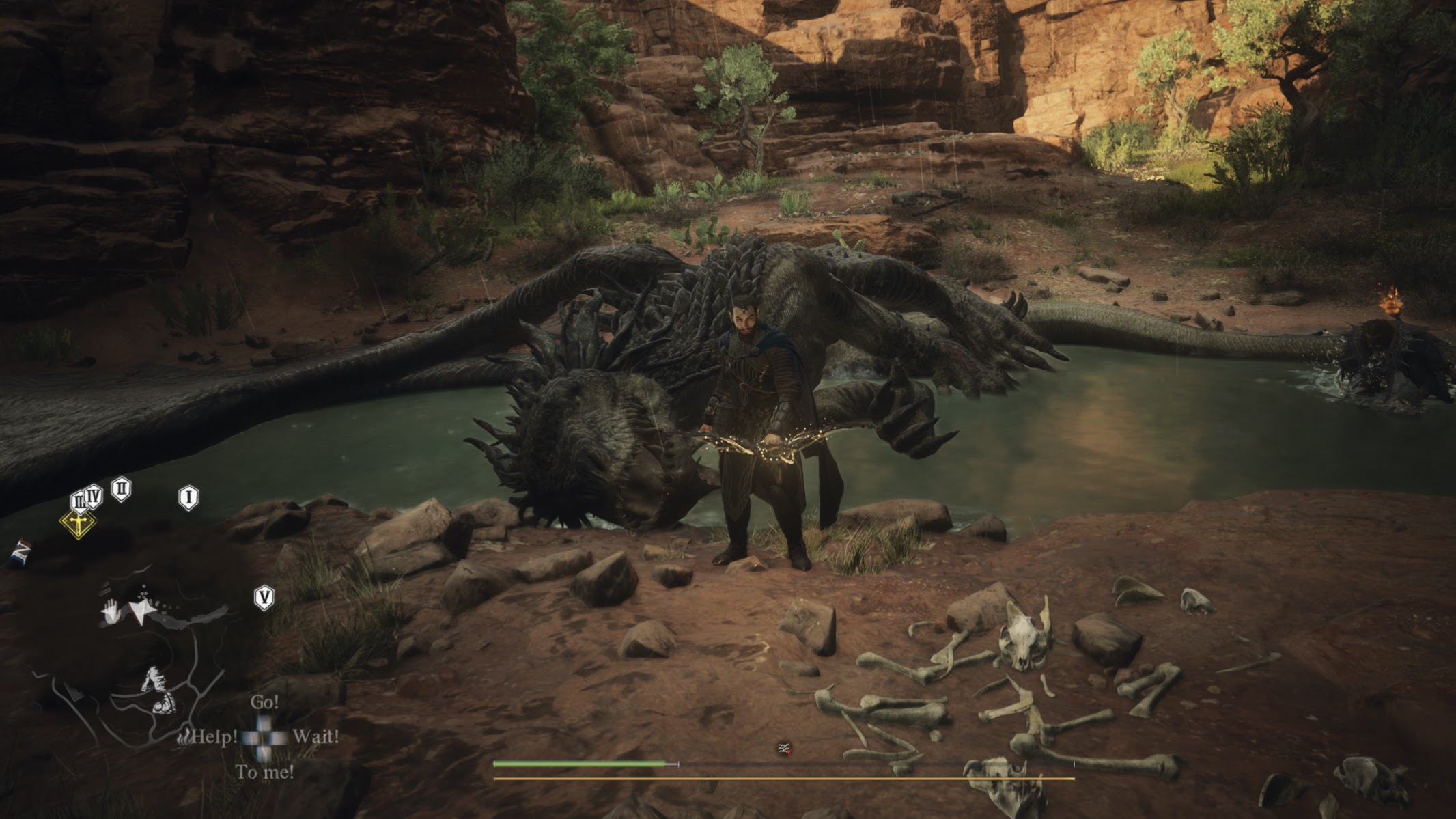Select the statue landmark on minimap
This screenshot has width=1456, height=819.
click(158, 689)
